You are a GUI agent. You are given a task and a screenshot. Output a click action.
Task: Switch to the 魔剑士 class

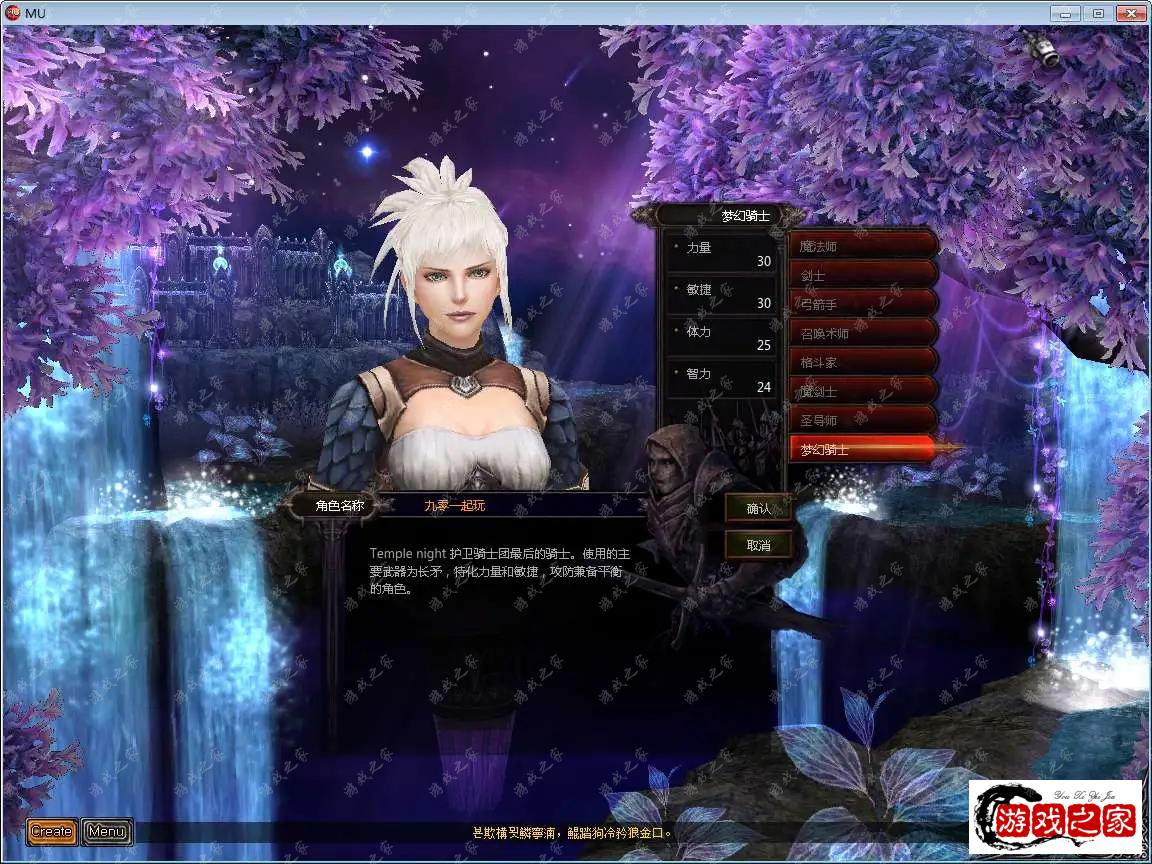coord(862,391)
